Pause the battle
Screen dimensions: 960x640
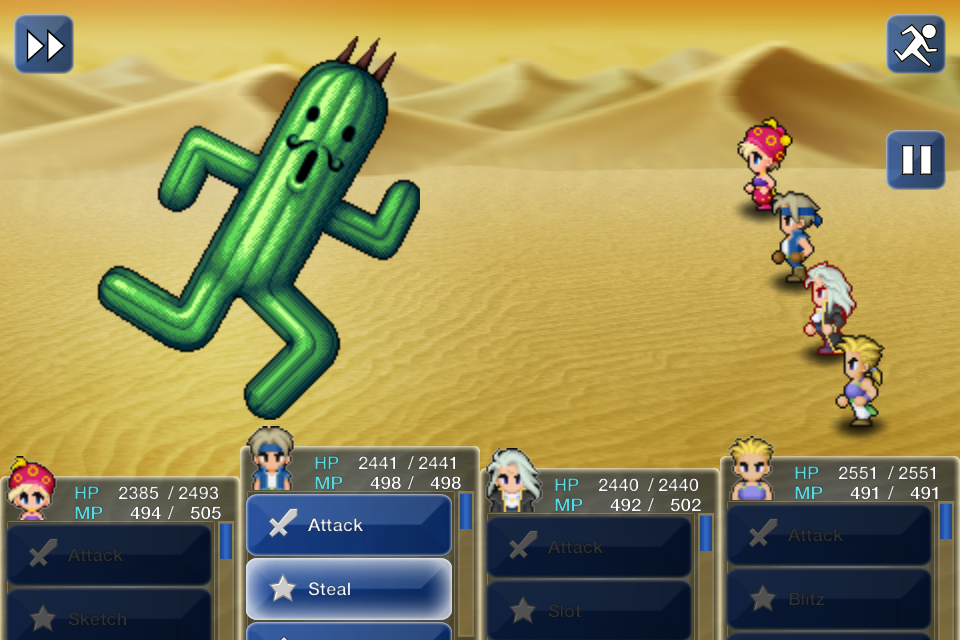click(915, 160)
